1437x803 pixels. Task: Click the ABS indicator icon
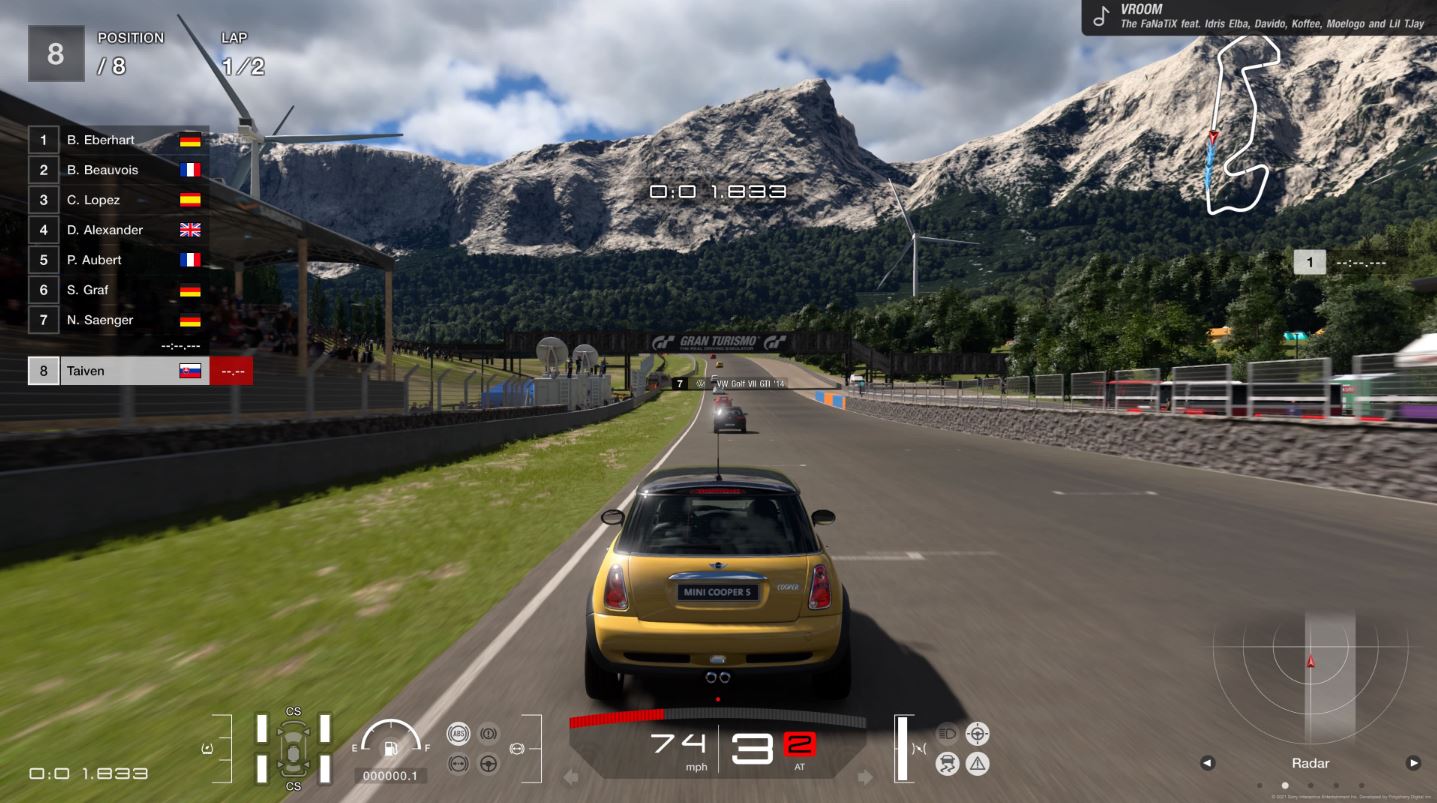[x=457, y=734]
